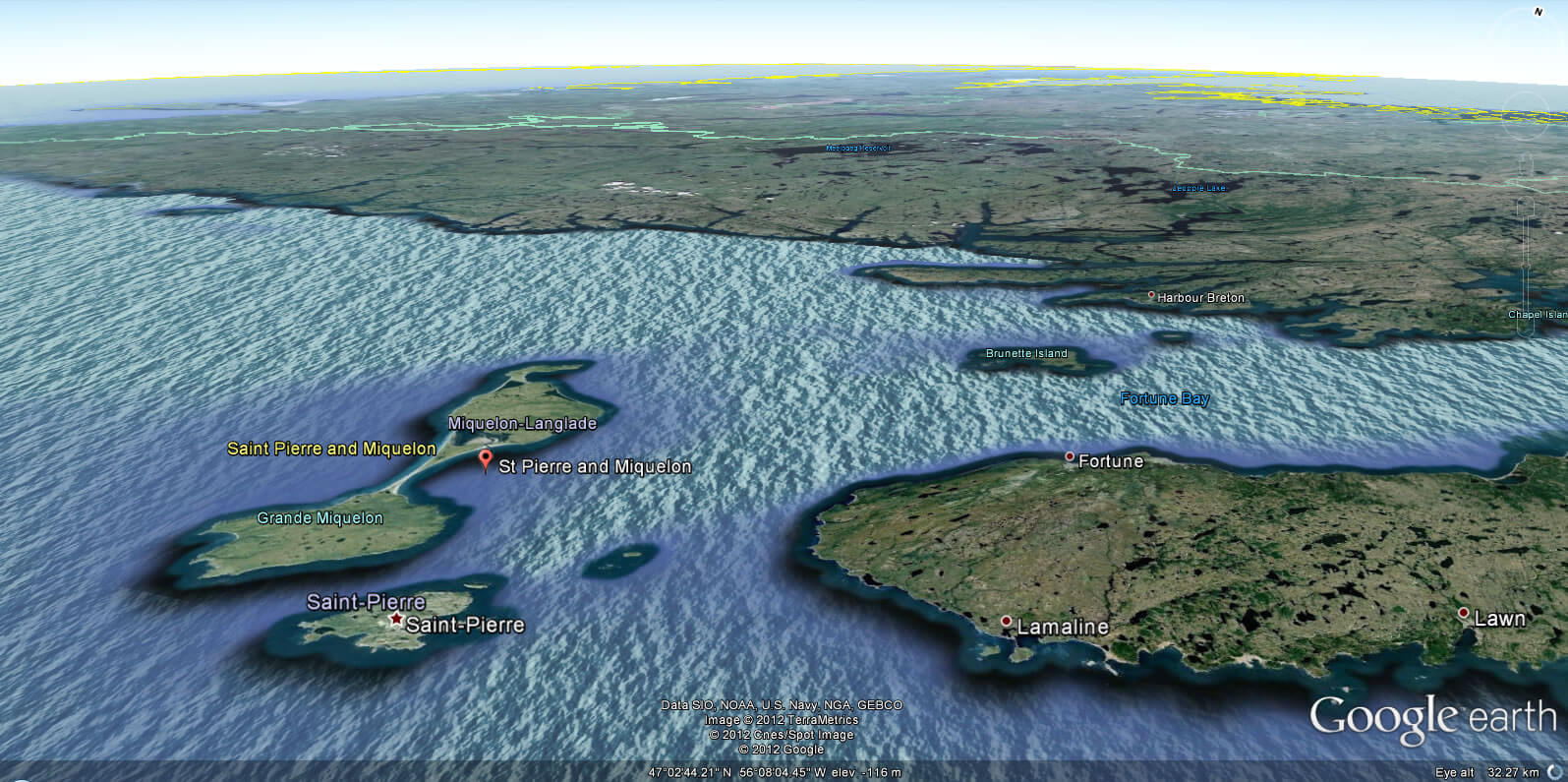Screen dimensions: 1568x782
Task: Click the yellow Saint Pierre and Miquelon label
Action: pos(330,449)
